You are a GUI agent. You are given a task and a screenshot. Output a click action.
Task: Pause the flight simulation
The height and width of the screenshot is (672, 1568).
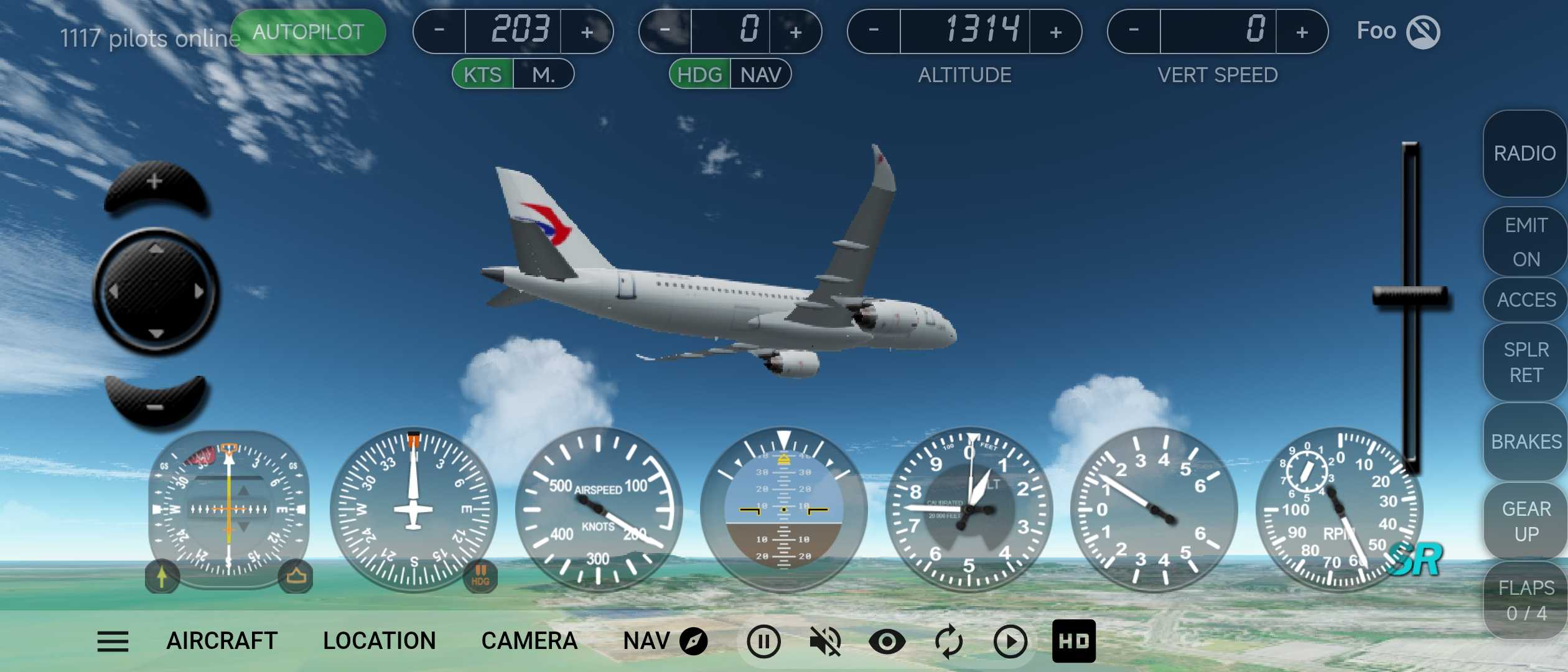pyautogui.click(x=763, y=641)
